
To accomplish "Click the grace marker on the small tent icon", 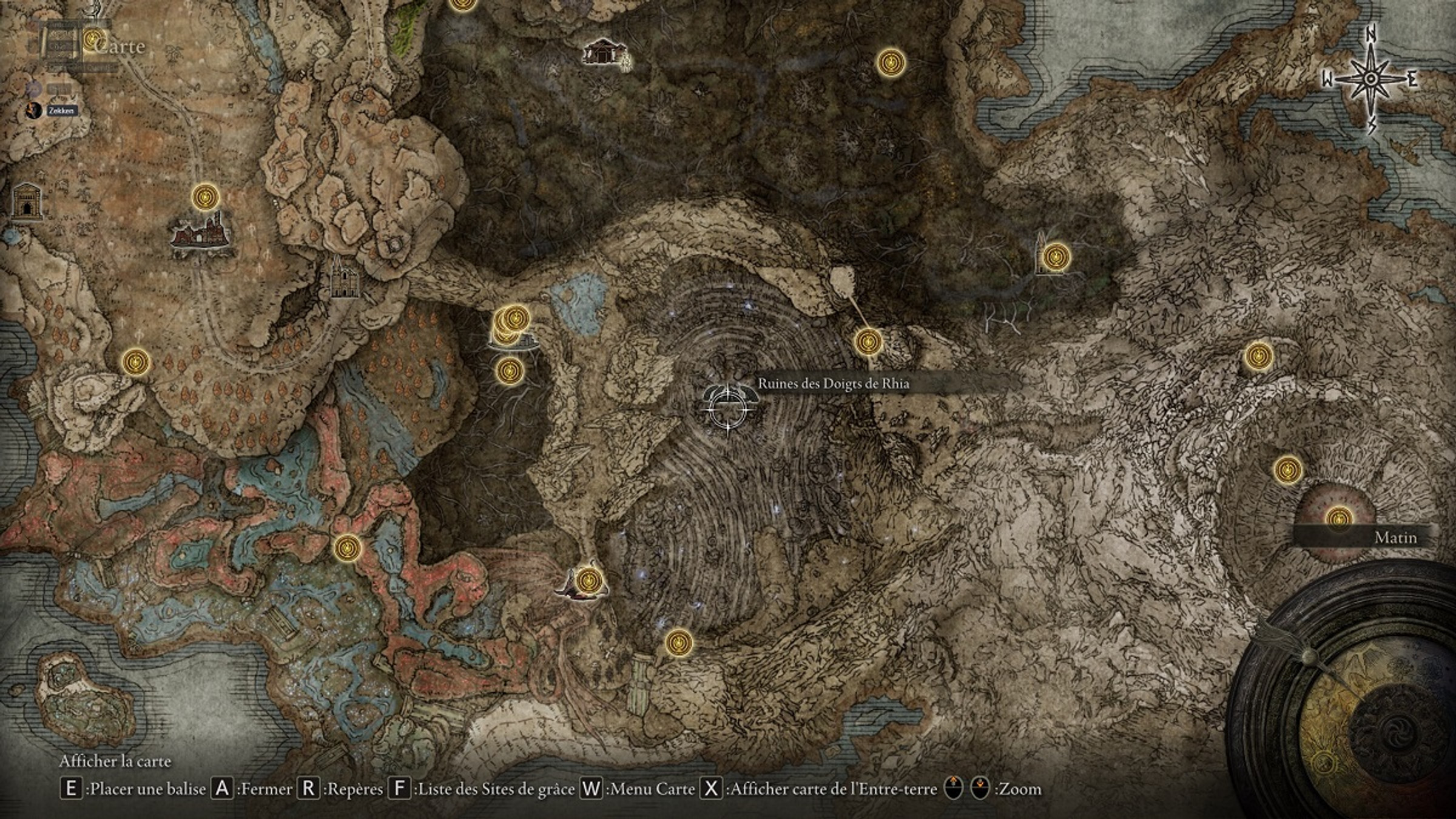I will (x=587, y=581).
